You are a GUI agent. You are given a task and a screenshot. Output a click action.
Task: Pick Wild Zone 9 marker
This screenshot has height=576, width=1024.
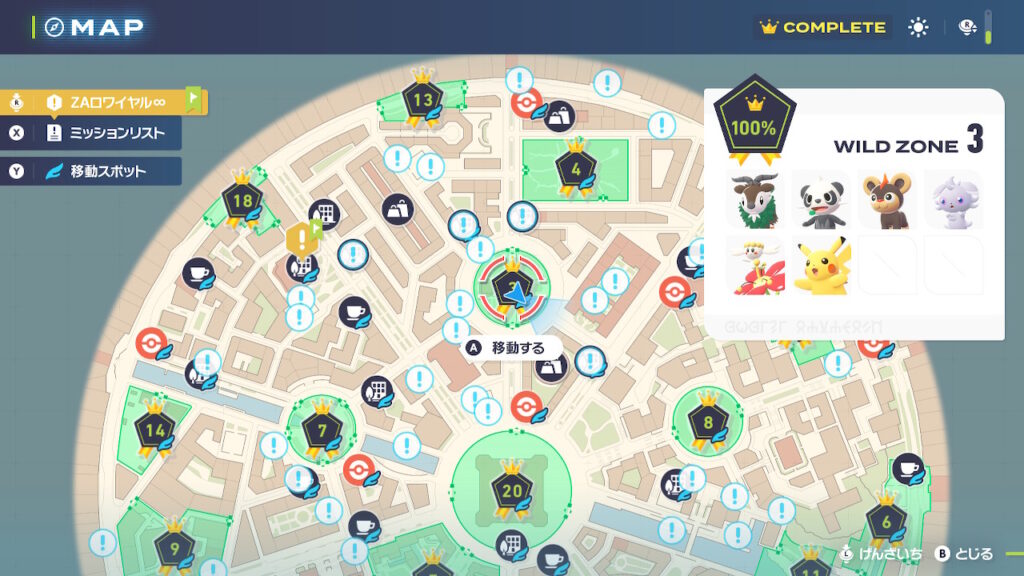(x=175, y=547)
